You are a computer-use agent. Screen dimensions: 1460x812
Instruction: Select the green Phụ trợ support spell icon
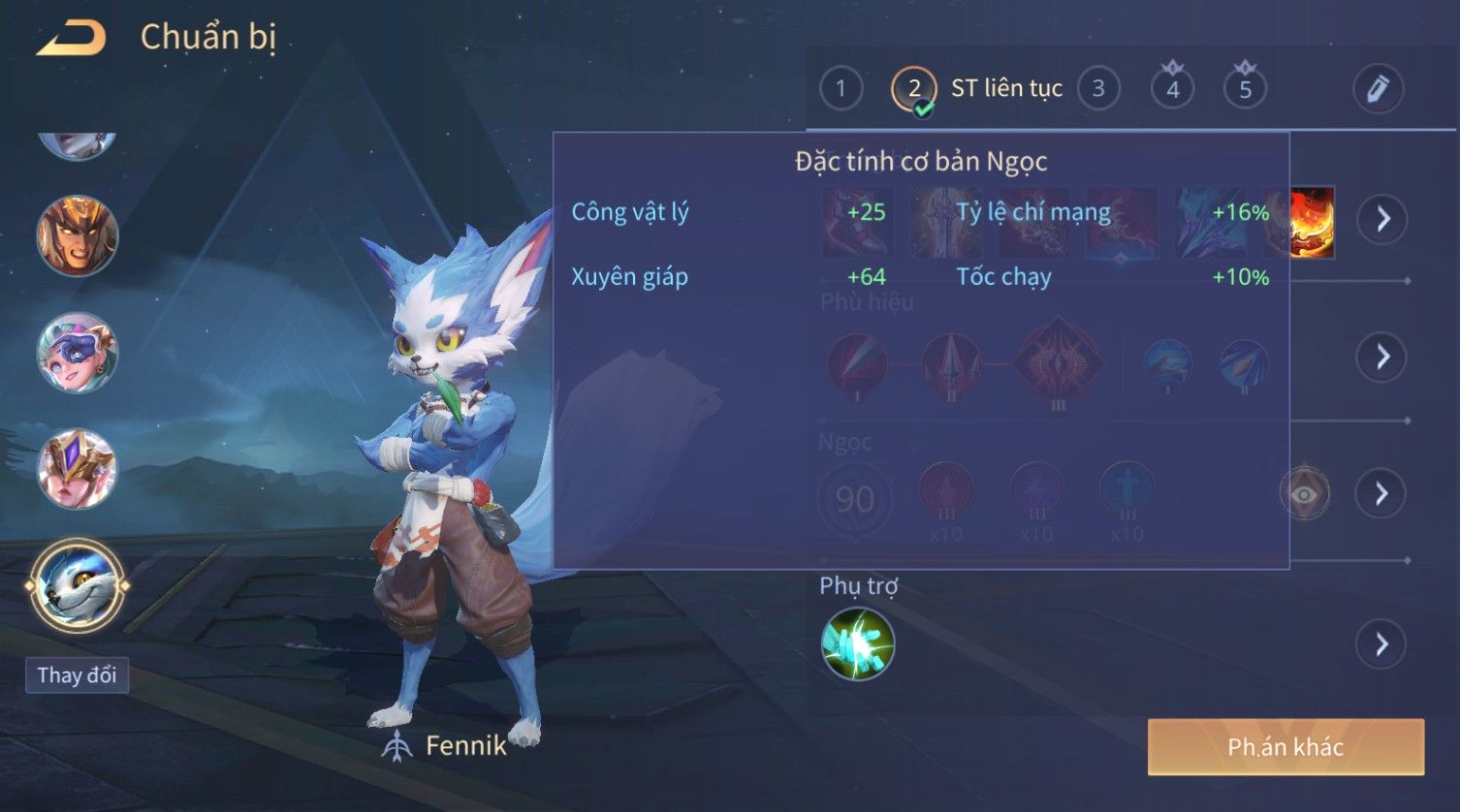(858, 644)
